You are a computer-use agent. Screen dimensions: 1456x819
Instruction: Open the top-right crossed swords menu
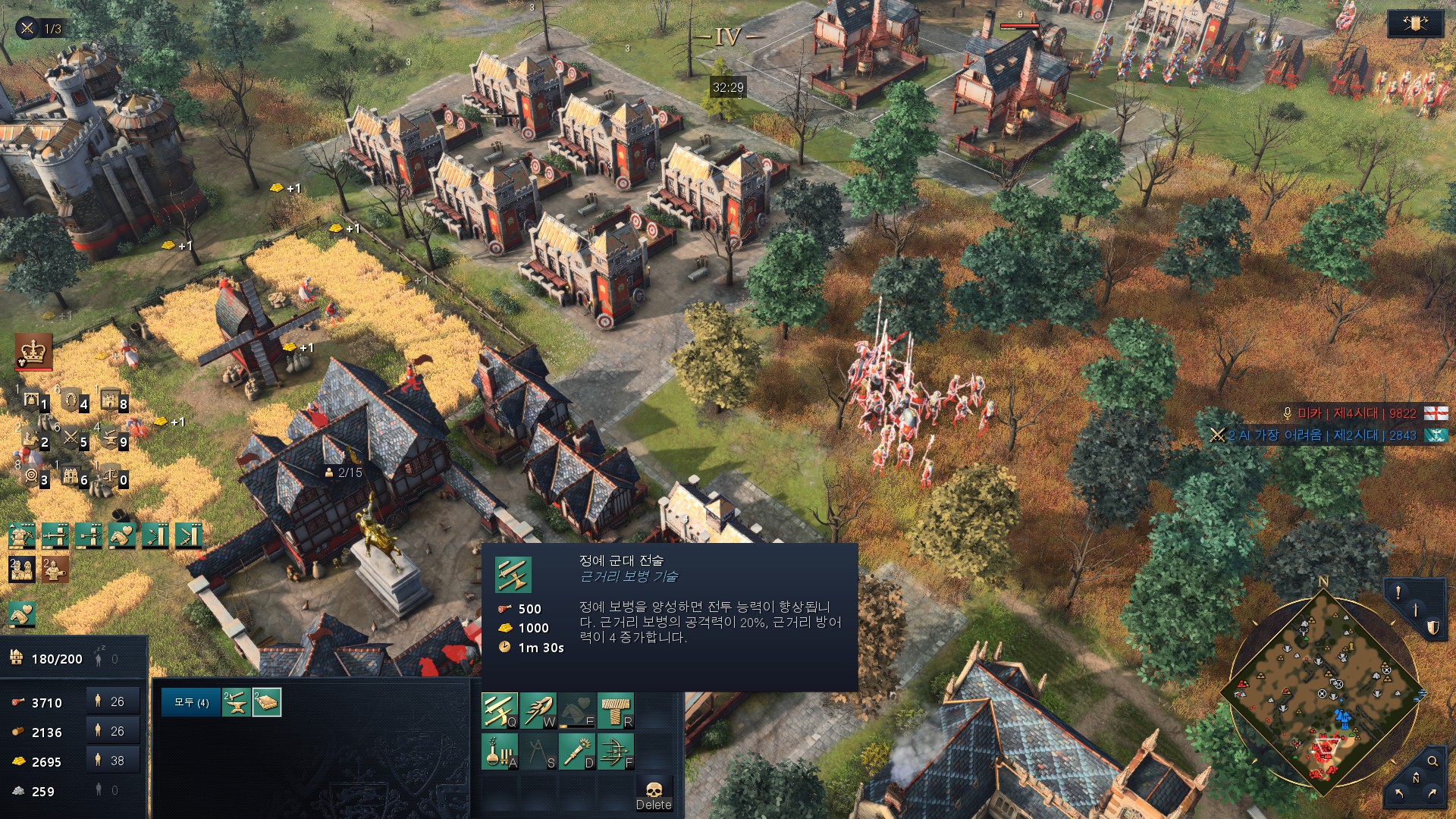click(x=1414, y=24)
